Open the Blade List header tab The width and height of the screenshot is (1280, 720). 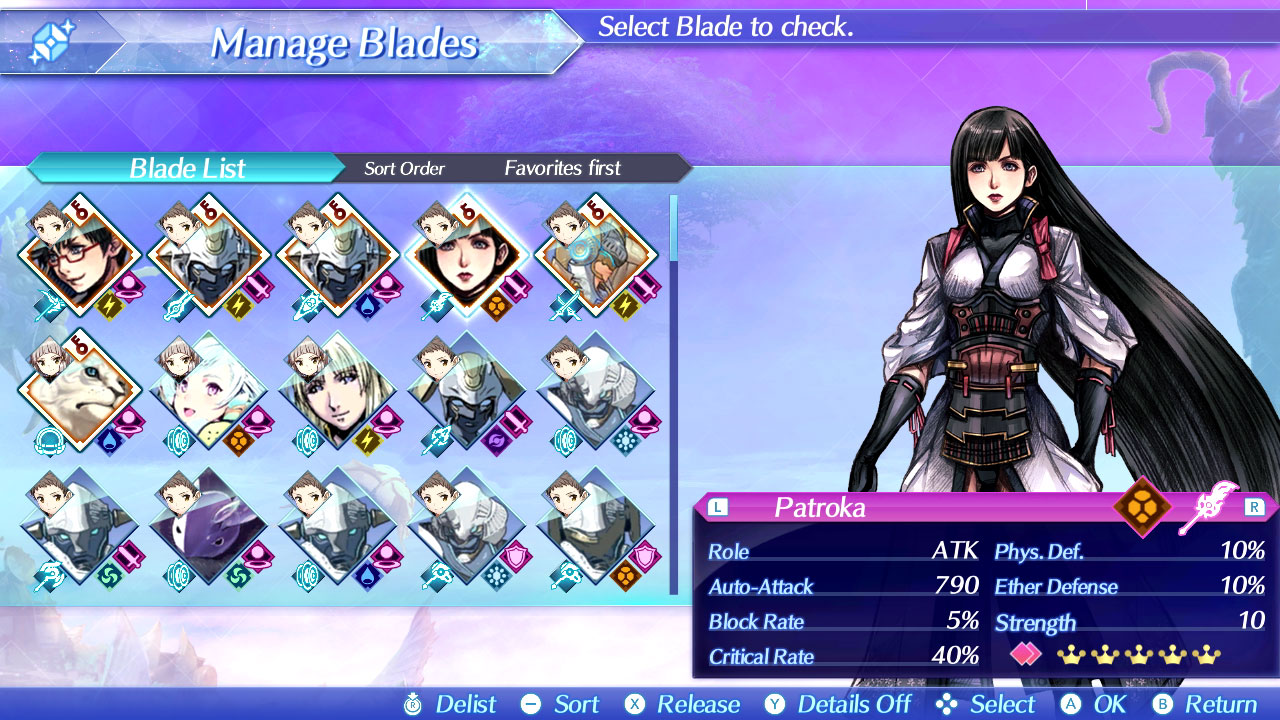(187, 168)
